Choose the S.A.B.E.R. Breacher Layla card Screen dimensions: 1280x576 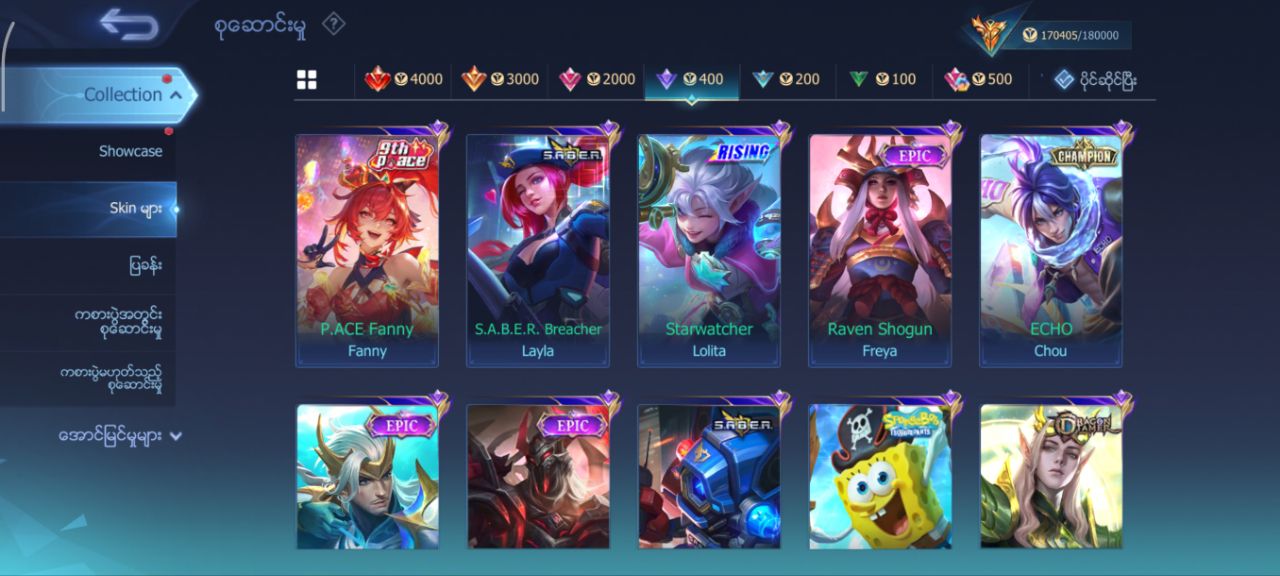coord(538,250)
